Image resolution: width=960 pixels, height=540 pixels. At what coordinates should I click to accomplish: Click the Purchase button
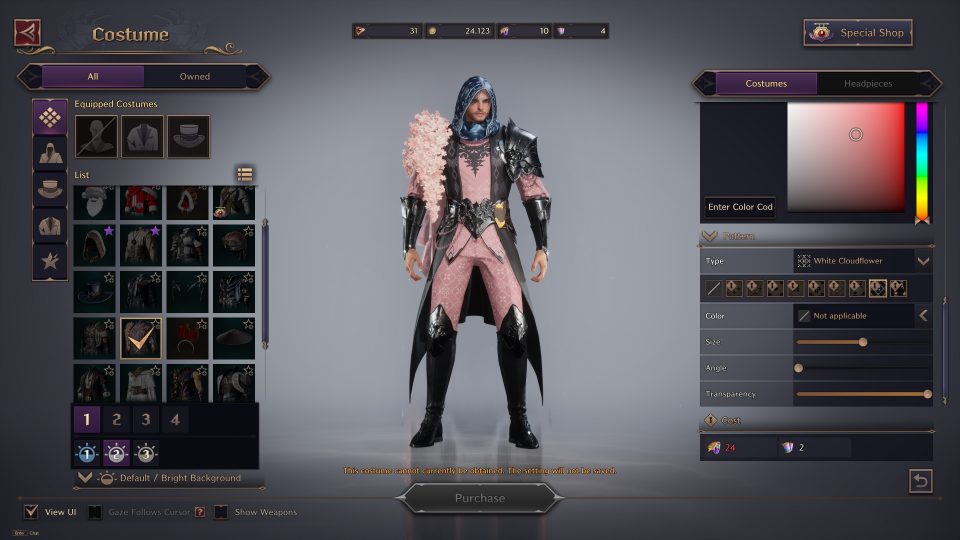[x=479, y=498]
